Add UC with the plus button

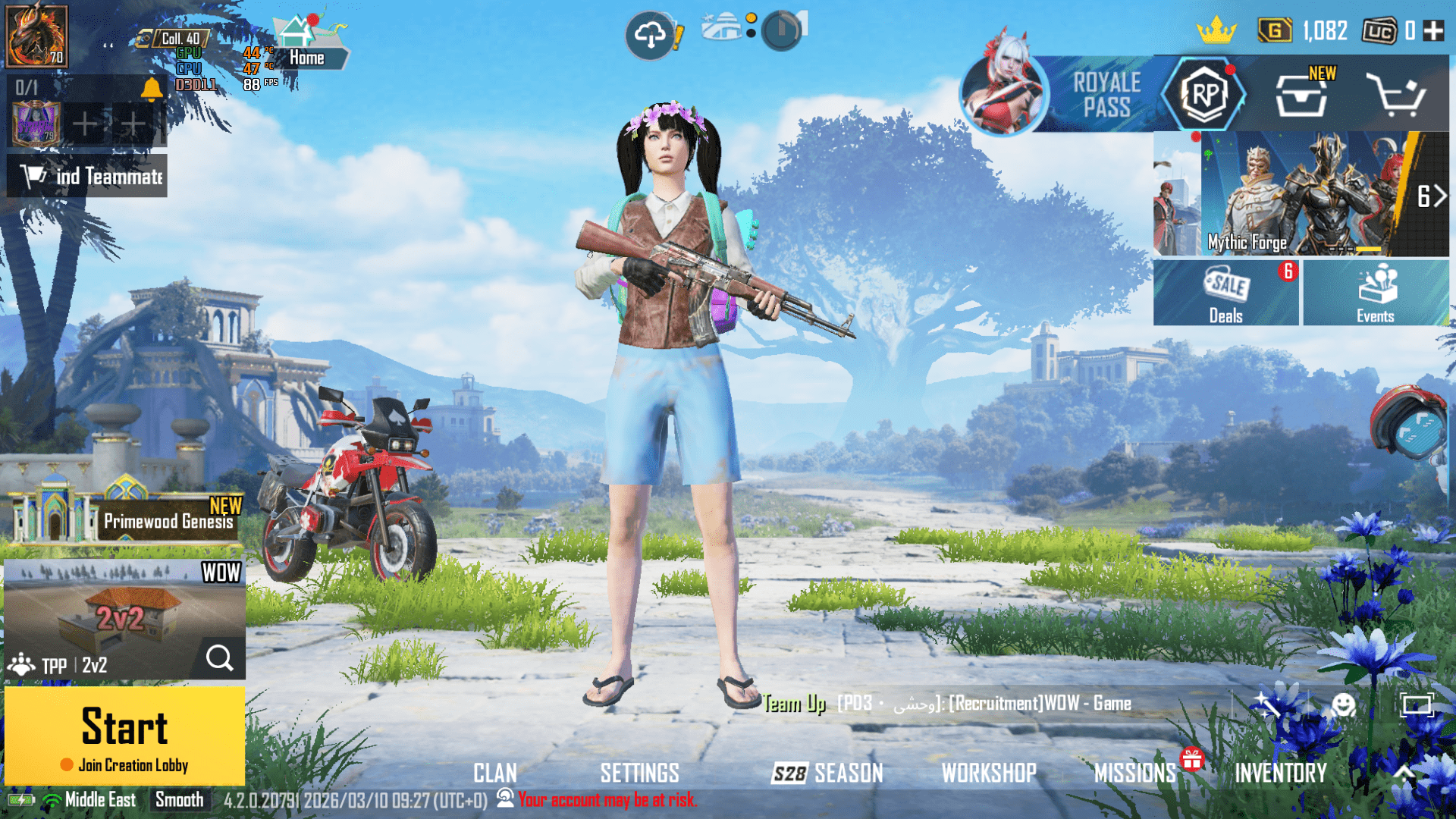click(x=1433, y=31)
